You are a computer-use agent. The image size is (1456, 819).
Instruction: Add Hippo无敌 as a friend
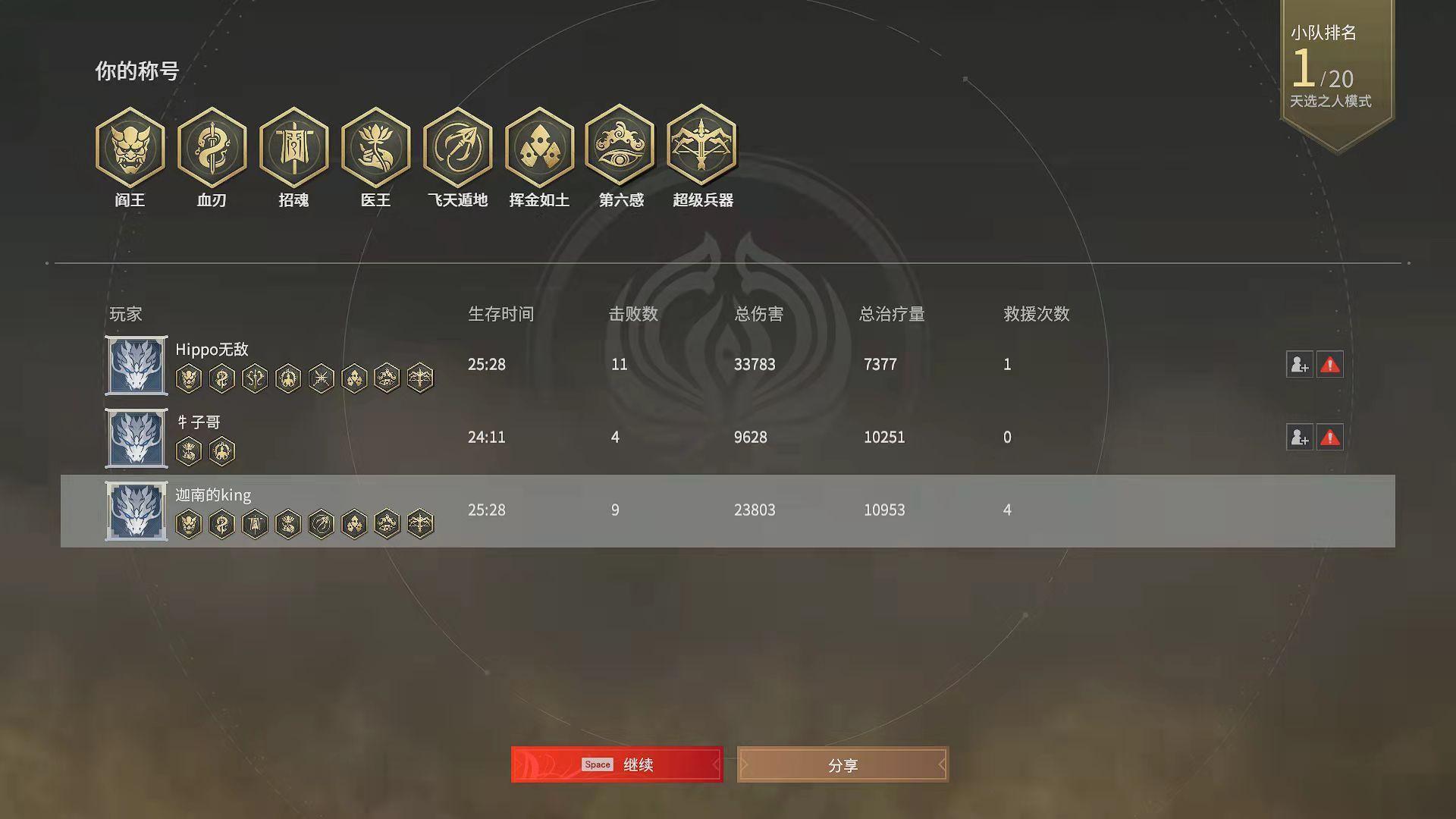[x=1300, y=365]
